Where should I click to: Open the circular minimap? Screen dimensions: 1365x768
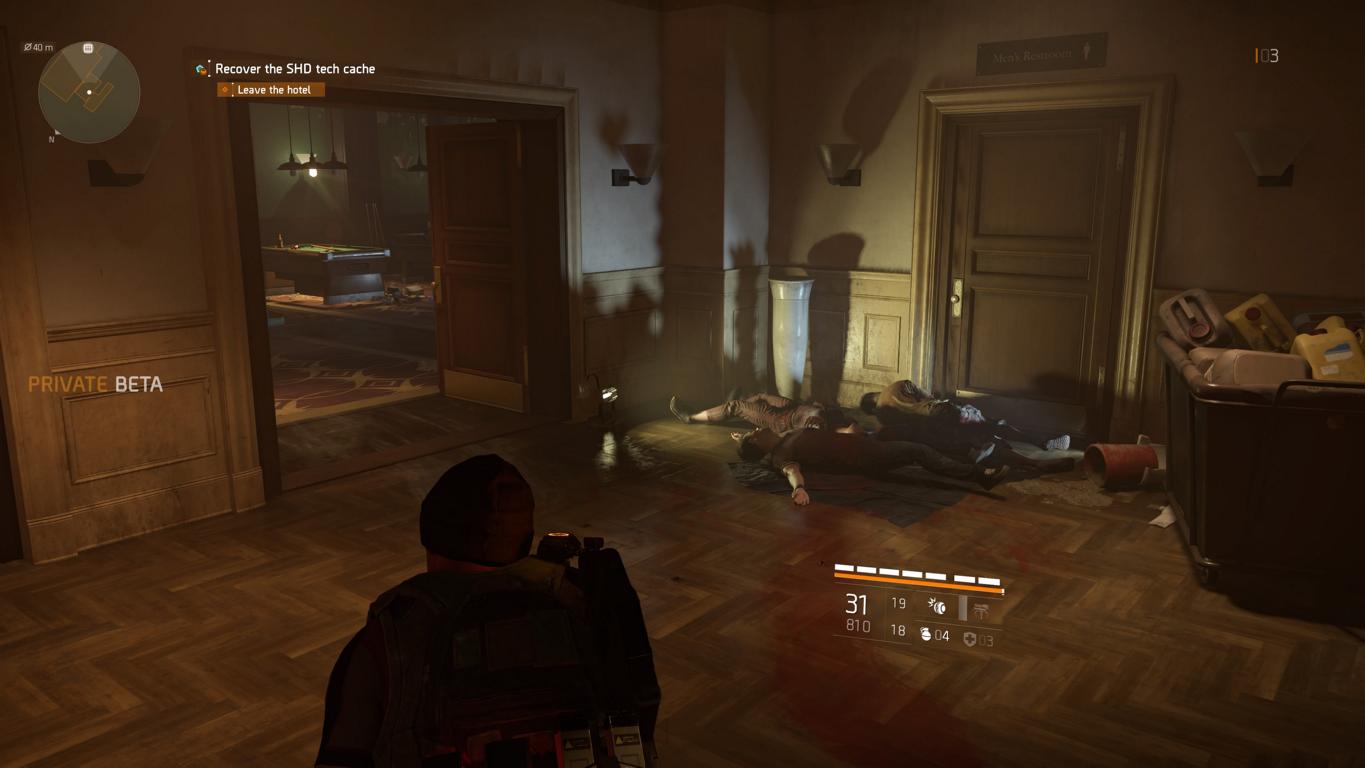tap(89, 93)
